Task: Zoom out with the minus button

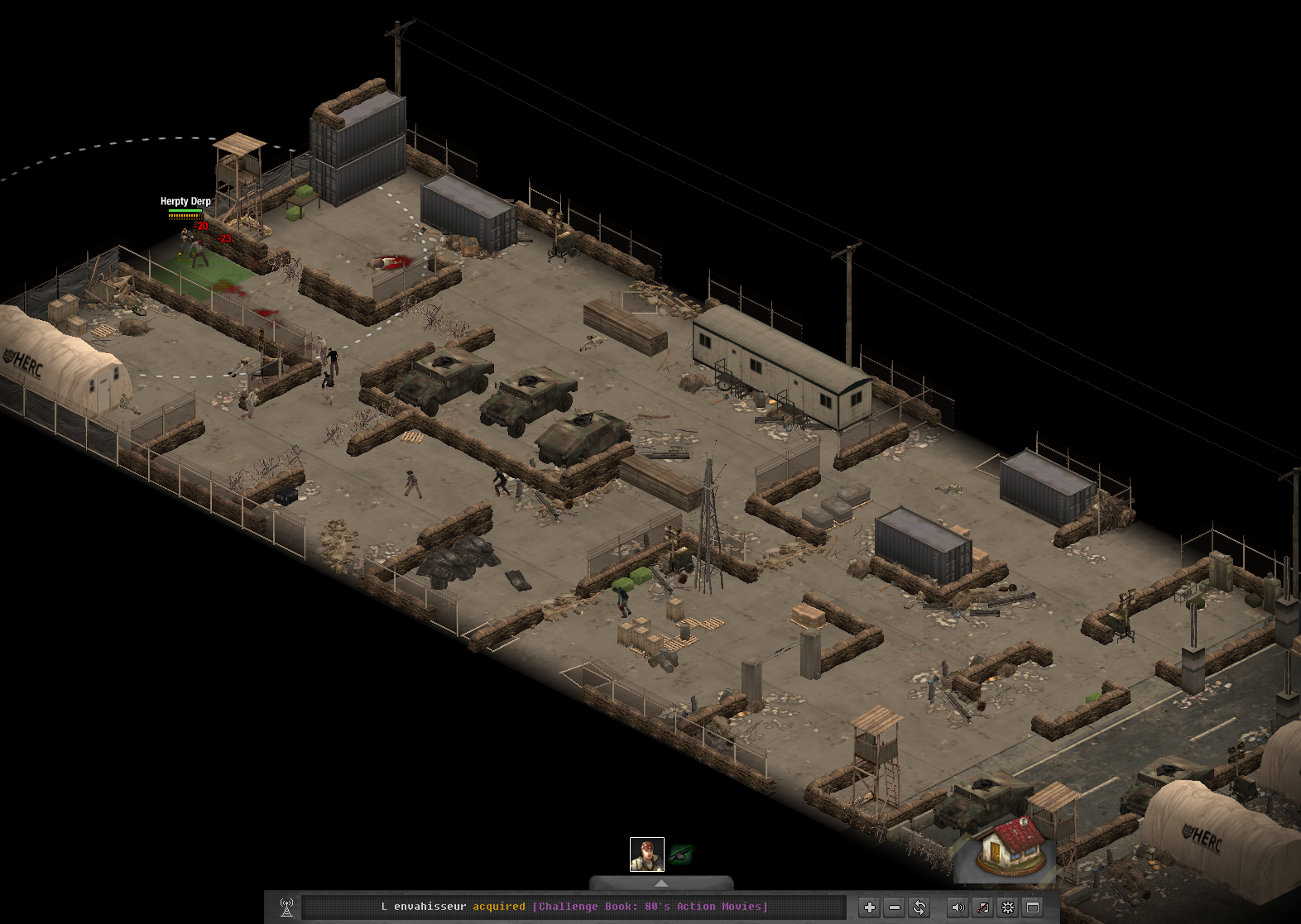Action: [x=894, y=907]
